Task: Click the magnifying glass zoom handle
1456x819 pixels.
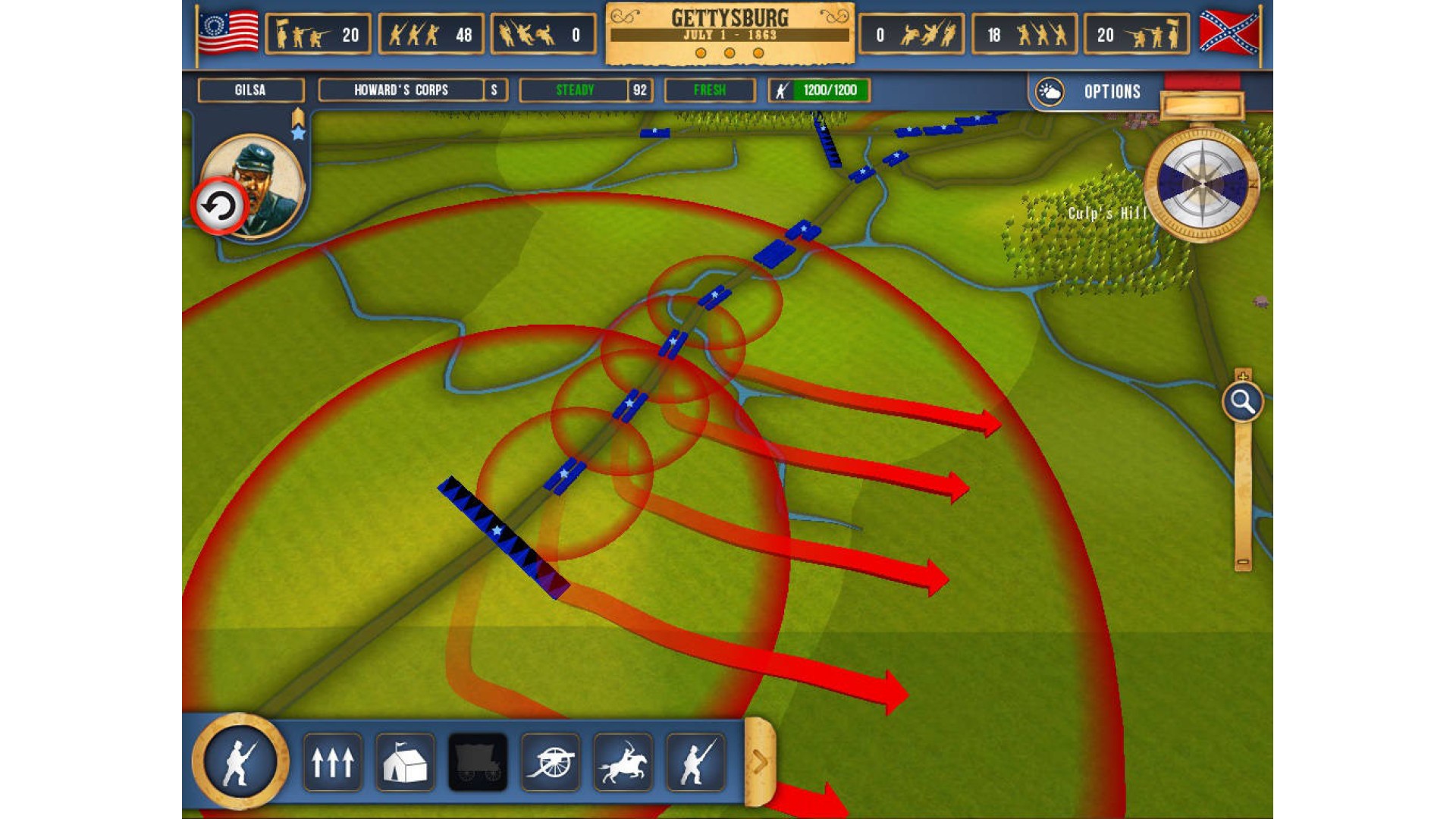Action: coord(1242,401)
